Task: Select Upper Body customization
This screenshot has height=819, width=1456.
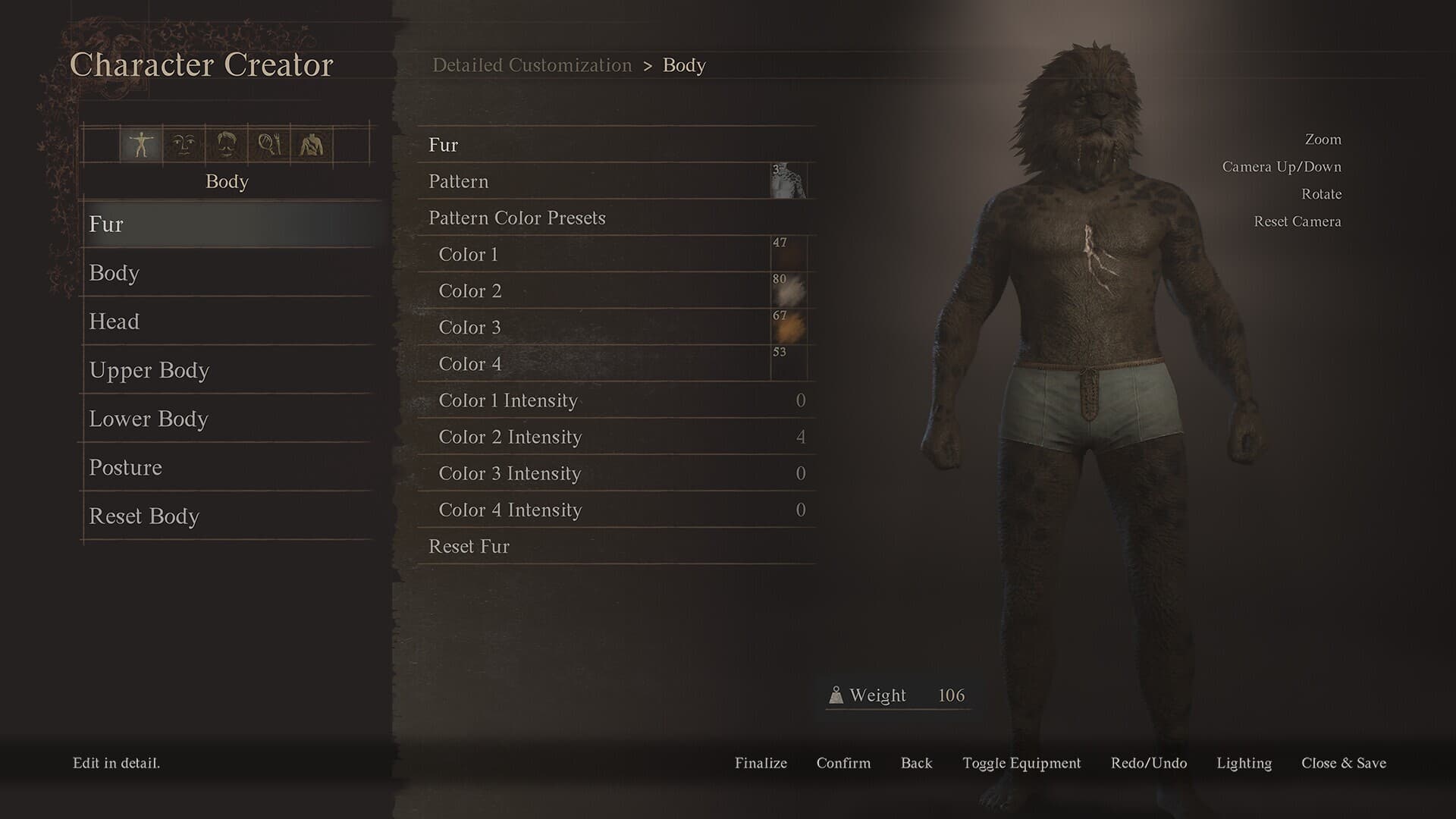Action: tap(227, 370)
